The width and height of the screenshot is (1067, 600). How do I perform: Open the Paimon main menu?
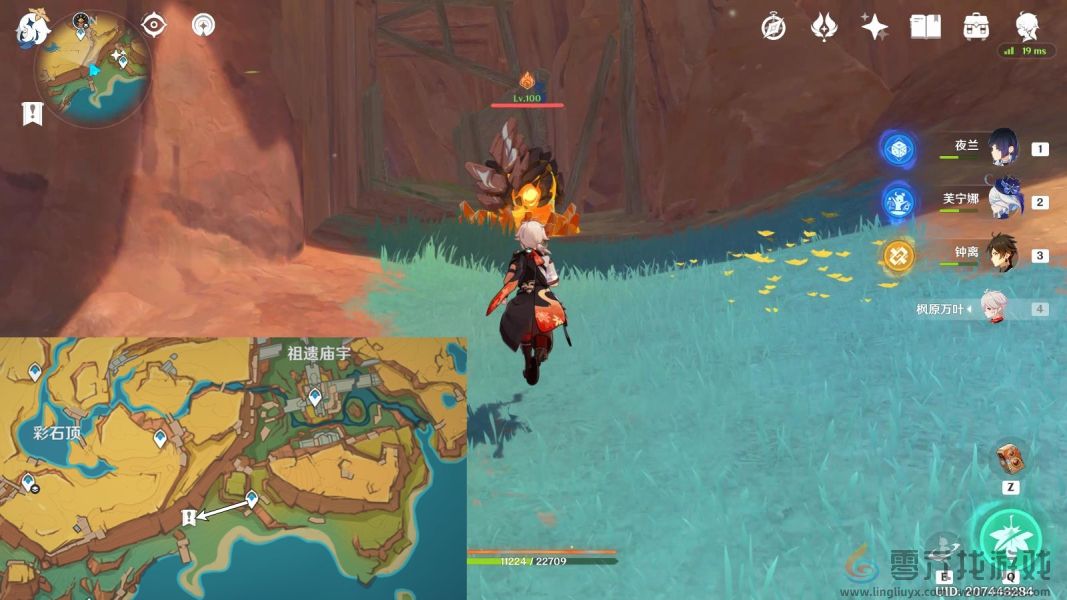pyautogui.click(x=32, y=28)
